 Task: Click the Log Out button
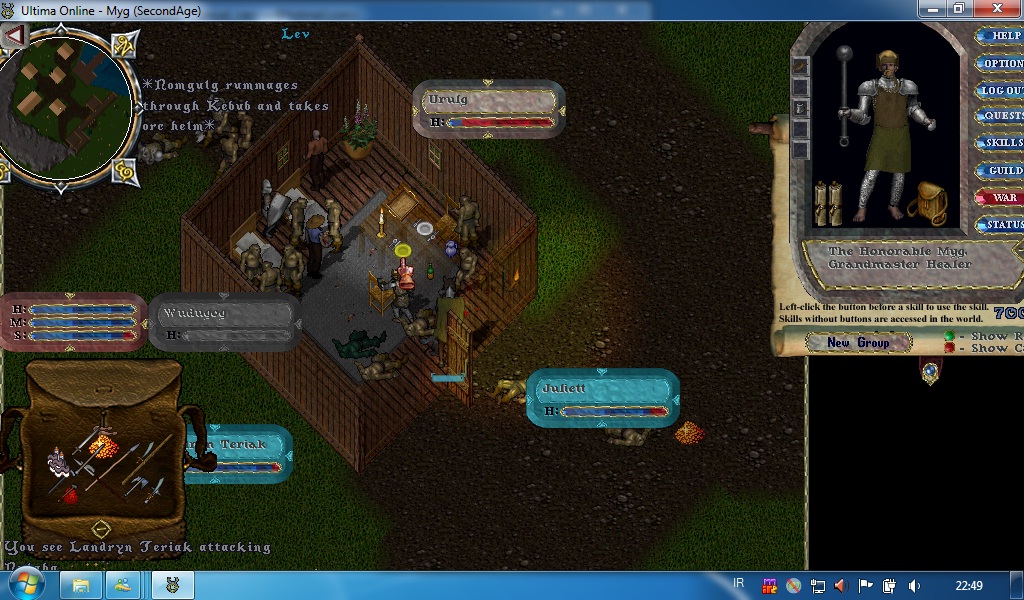coord(1000,90)
